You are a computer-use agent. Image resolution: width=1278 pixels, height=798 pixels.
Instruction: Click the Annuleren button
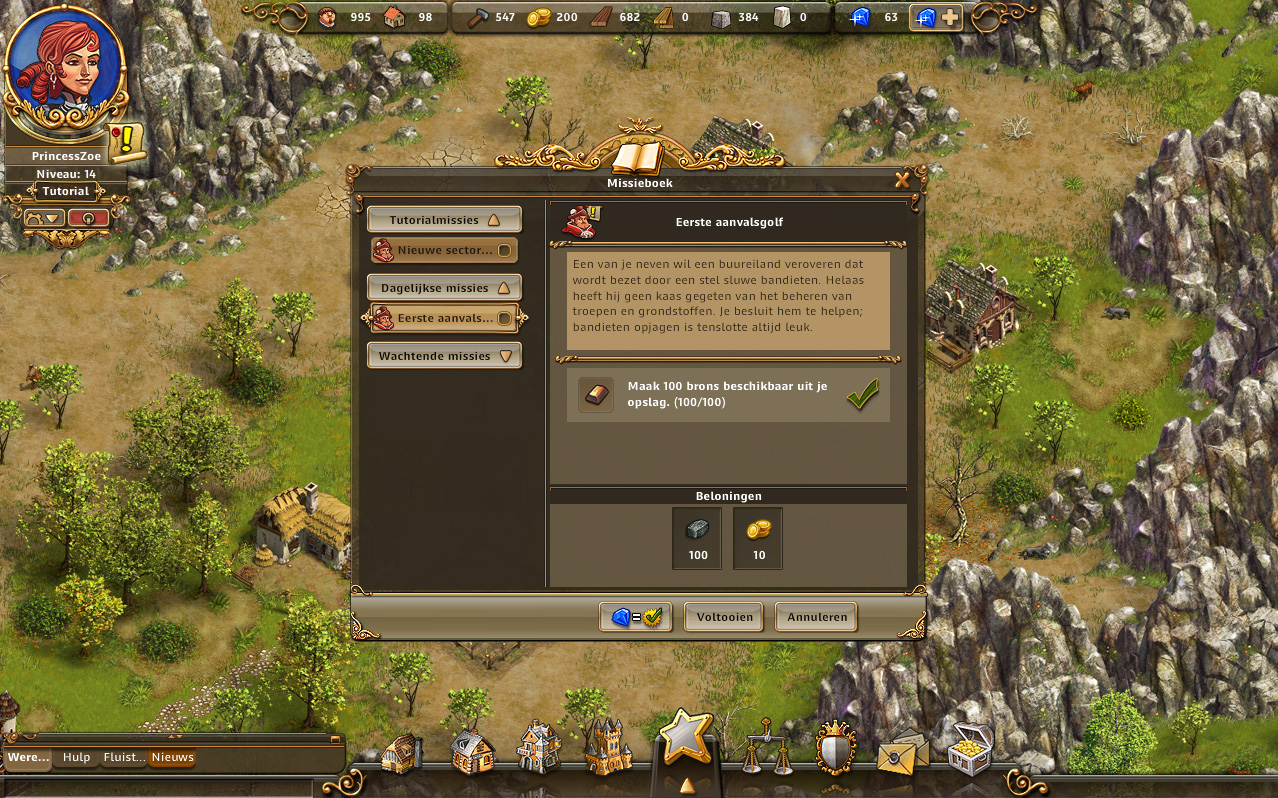pos(816,617)
